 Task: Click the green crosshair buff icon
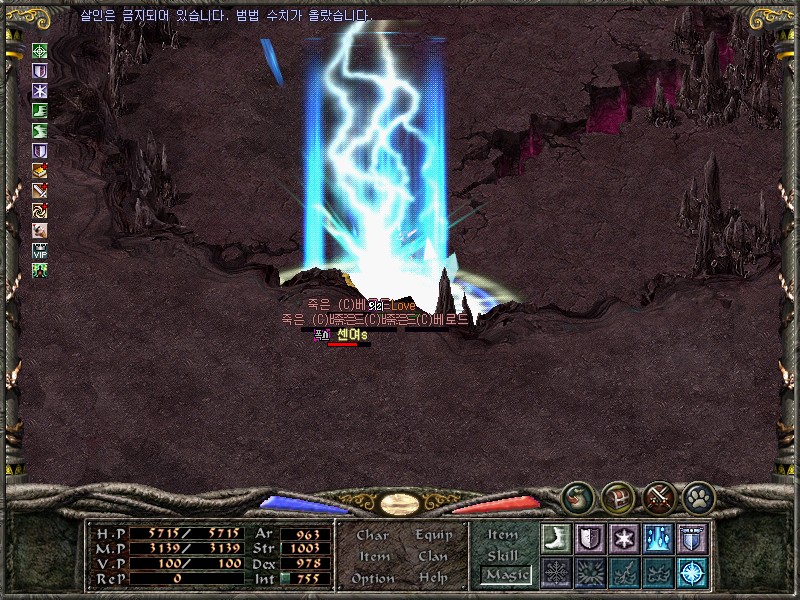click(40, 51)
